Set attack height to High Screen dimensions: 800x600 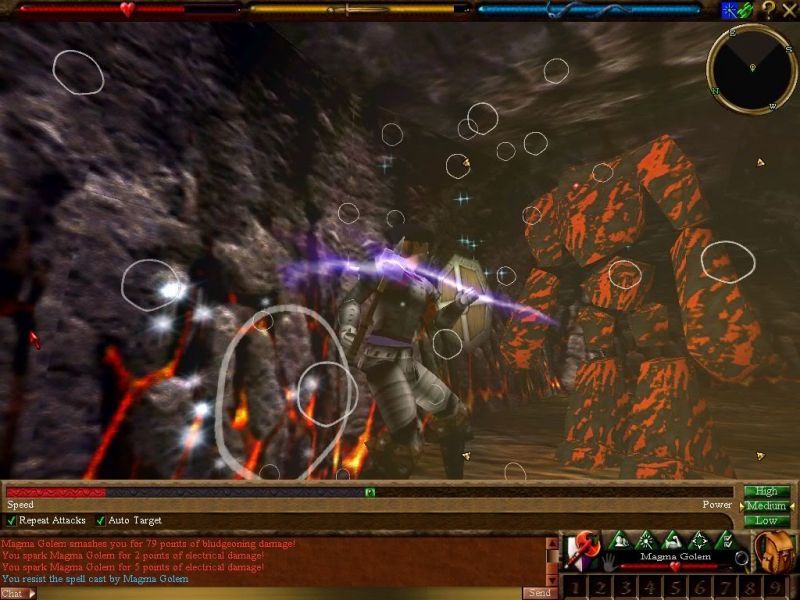click(x=766, y=491)
